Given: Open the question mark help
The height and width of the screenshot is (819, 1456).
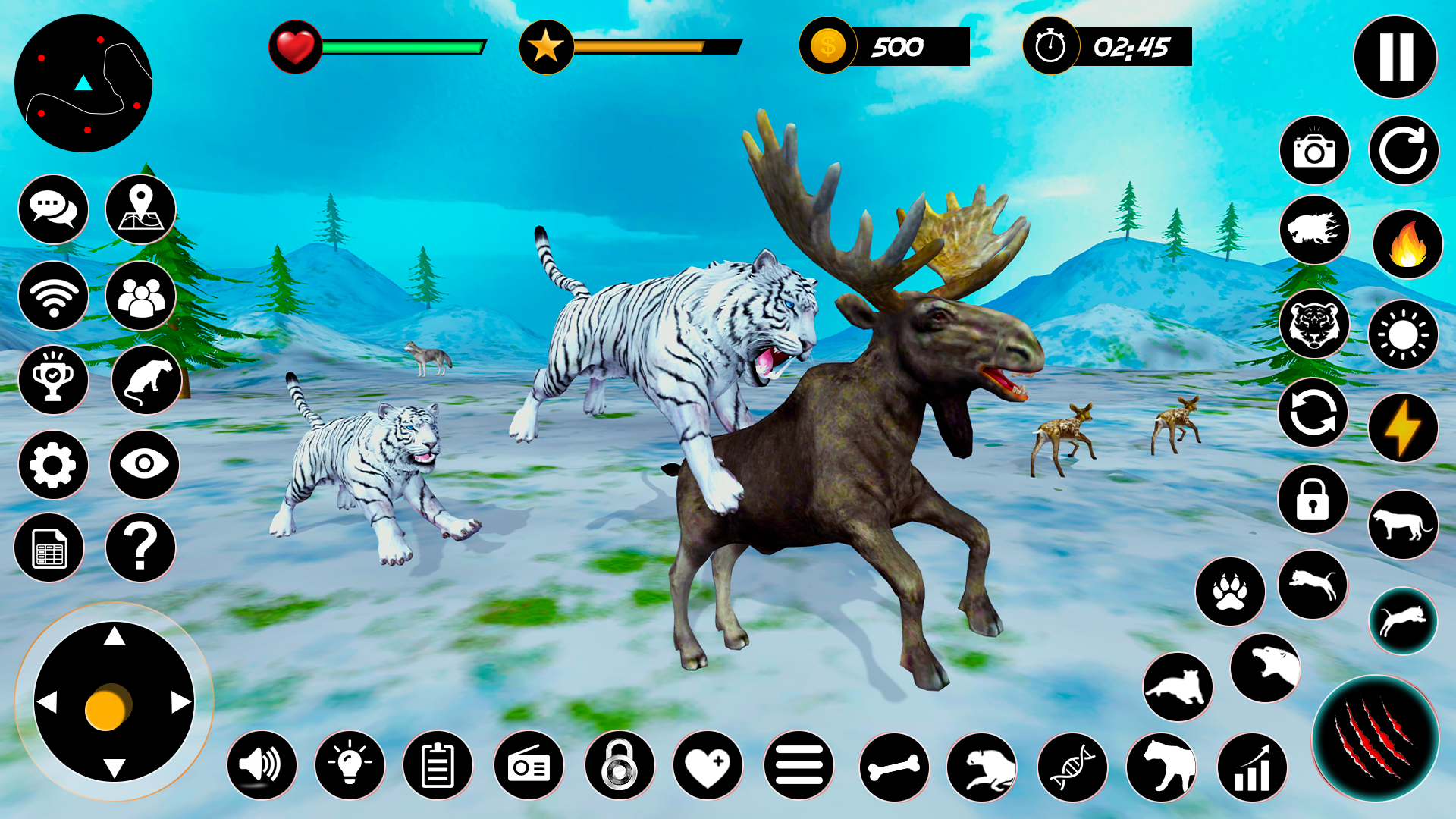Looking at the screenshot, I should [140, 548].
